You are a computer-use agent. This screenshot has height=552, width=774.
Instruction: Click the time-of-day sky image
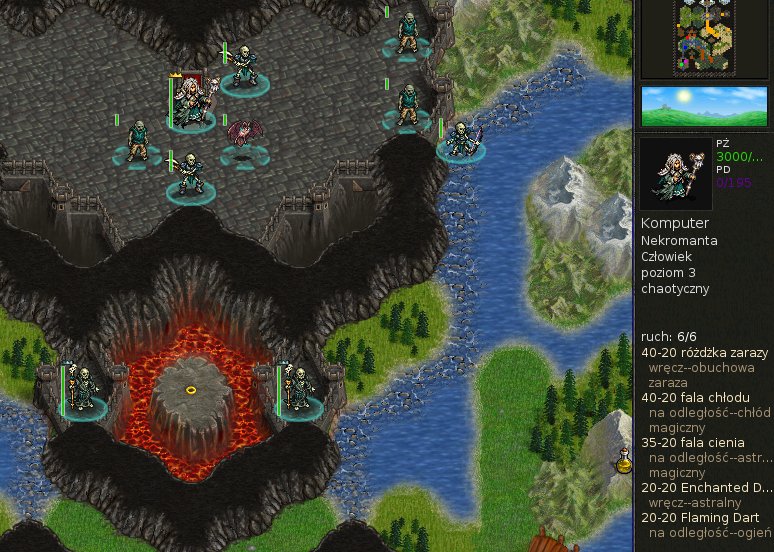[x=703, y=106]
